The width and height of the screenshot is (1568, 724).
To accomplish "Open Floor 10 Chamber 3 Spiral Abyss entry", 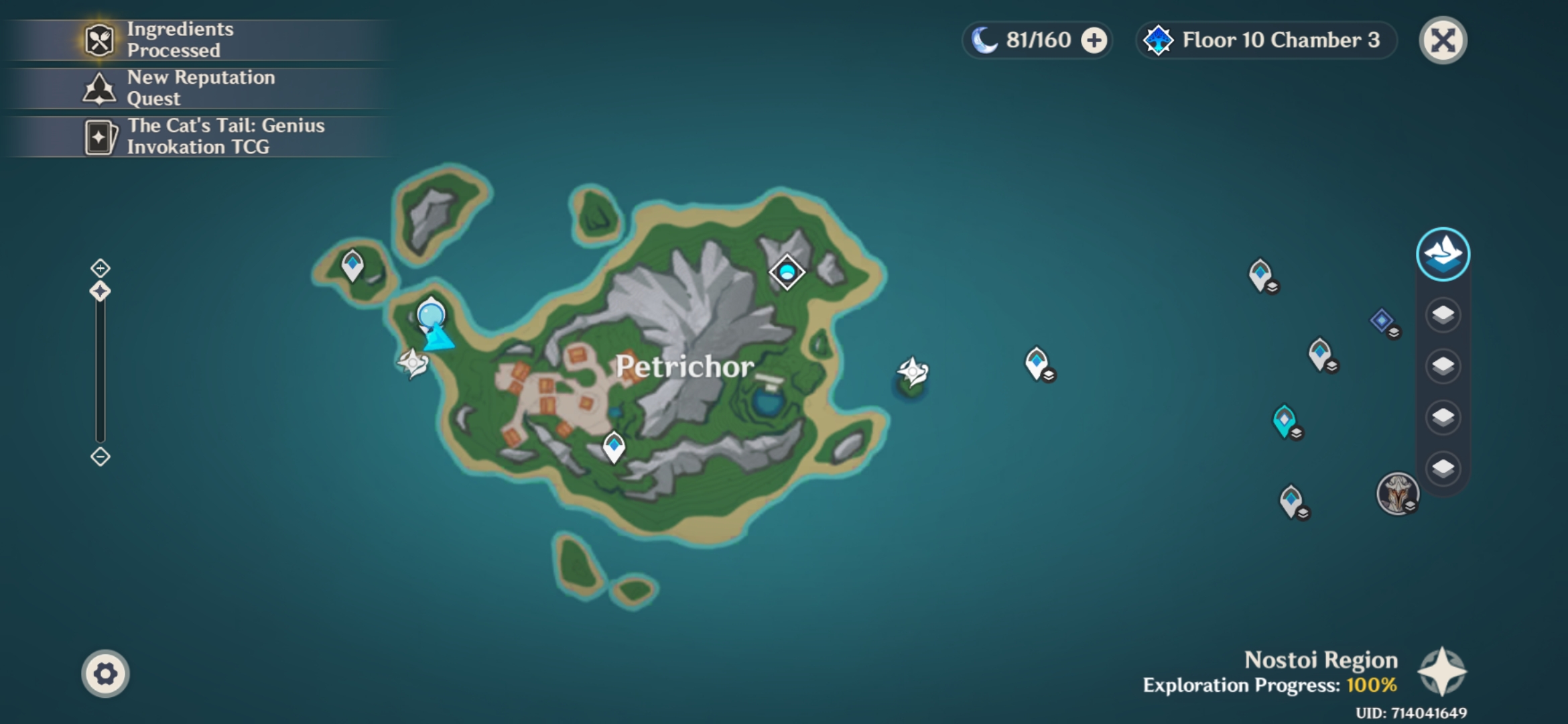I will tap(1266, 40).
